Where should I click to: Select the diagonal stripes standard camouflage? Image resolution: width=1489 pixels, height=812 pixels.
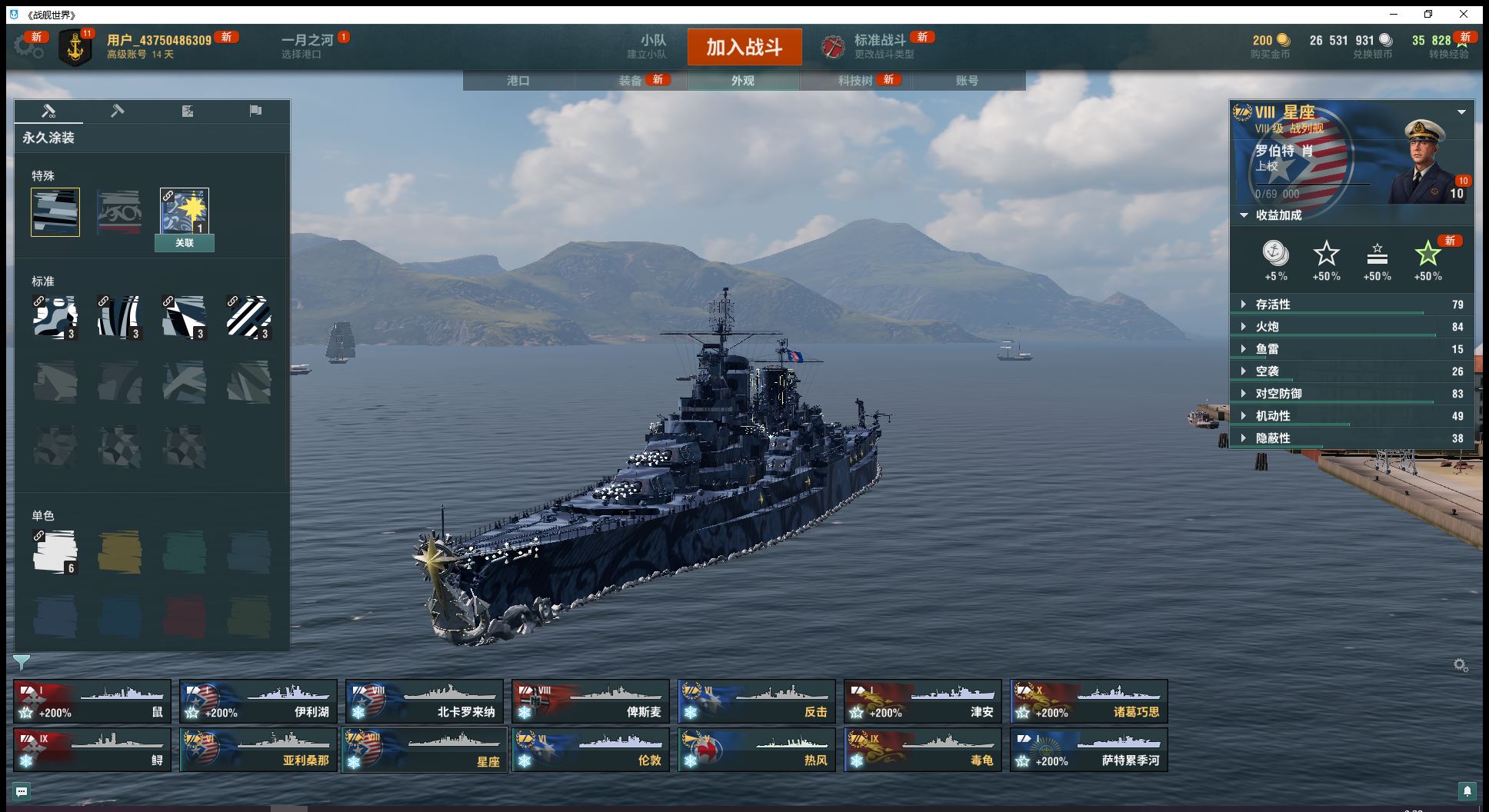coord(248,317)
